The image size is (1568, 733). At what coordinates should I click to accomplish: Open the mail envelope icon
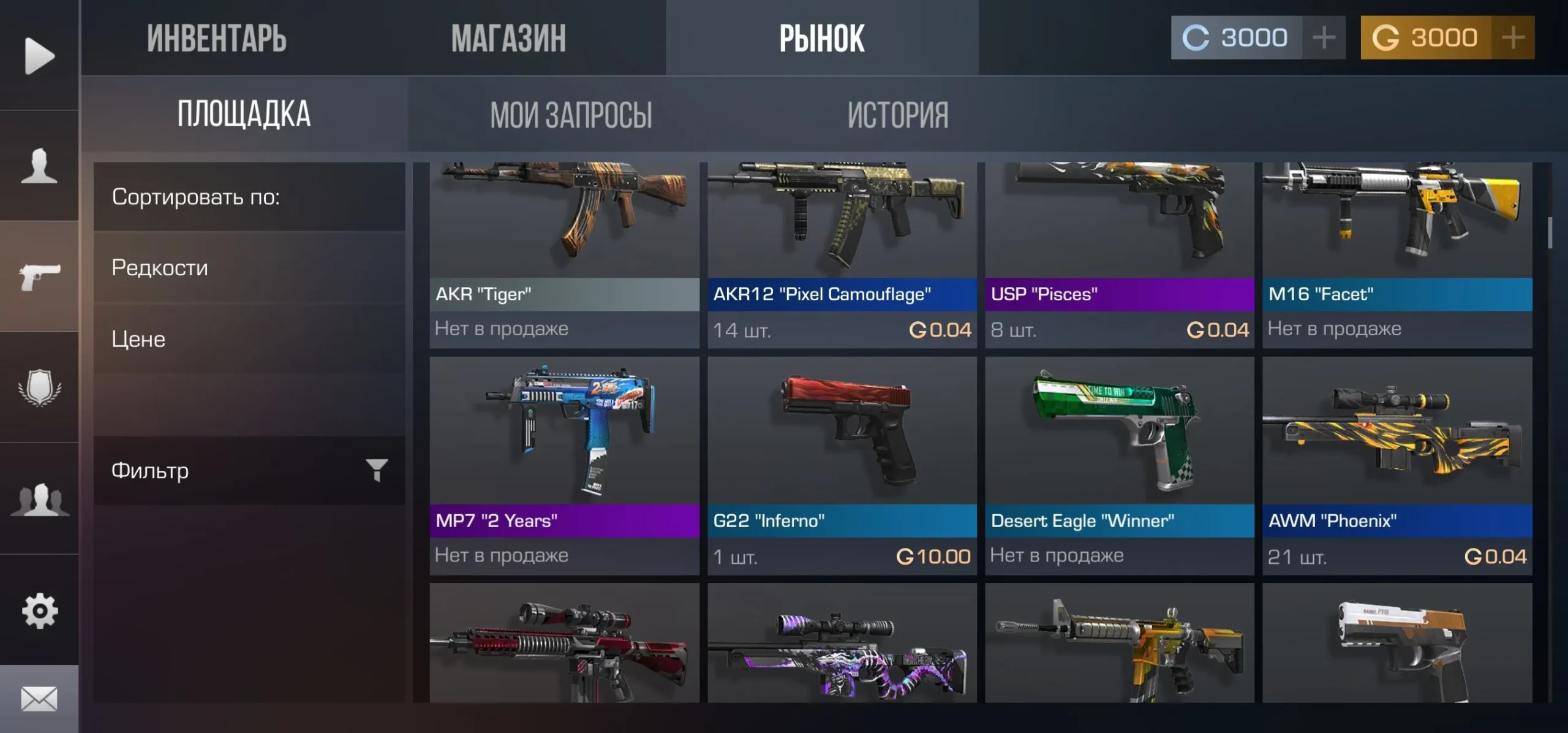tap(39, 699)
